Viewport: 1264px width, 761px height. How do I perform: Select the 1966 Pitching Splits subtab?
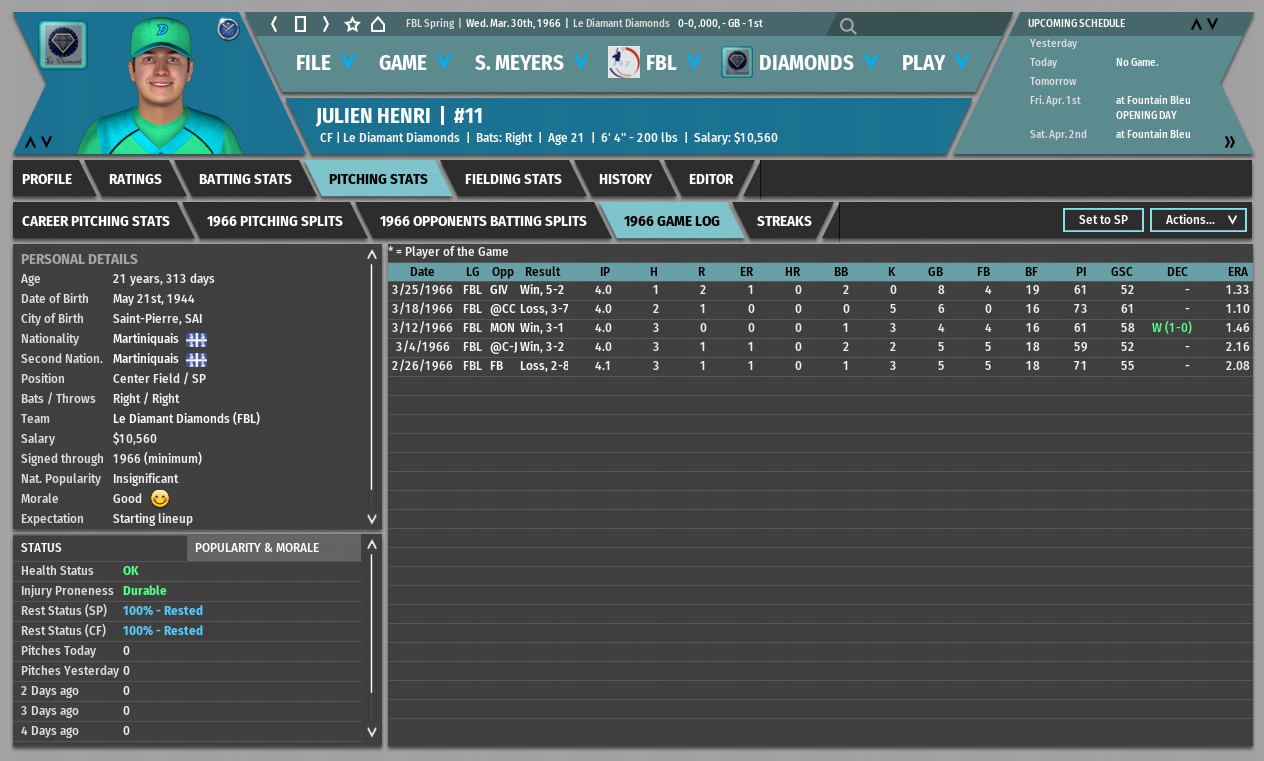coord(275,221)
